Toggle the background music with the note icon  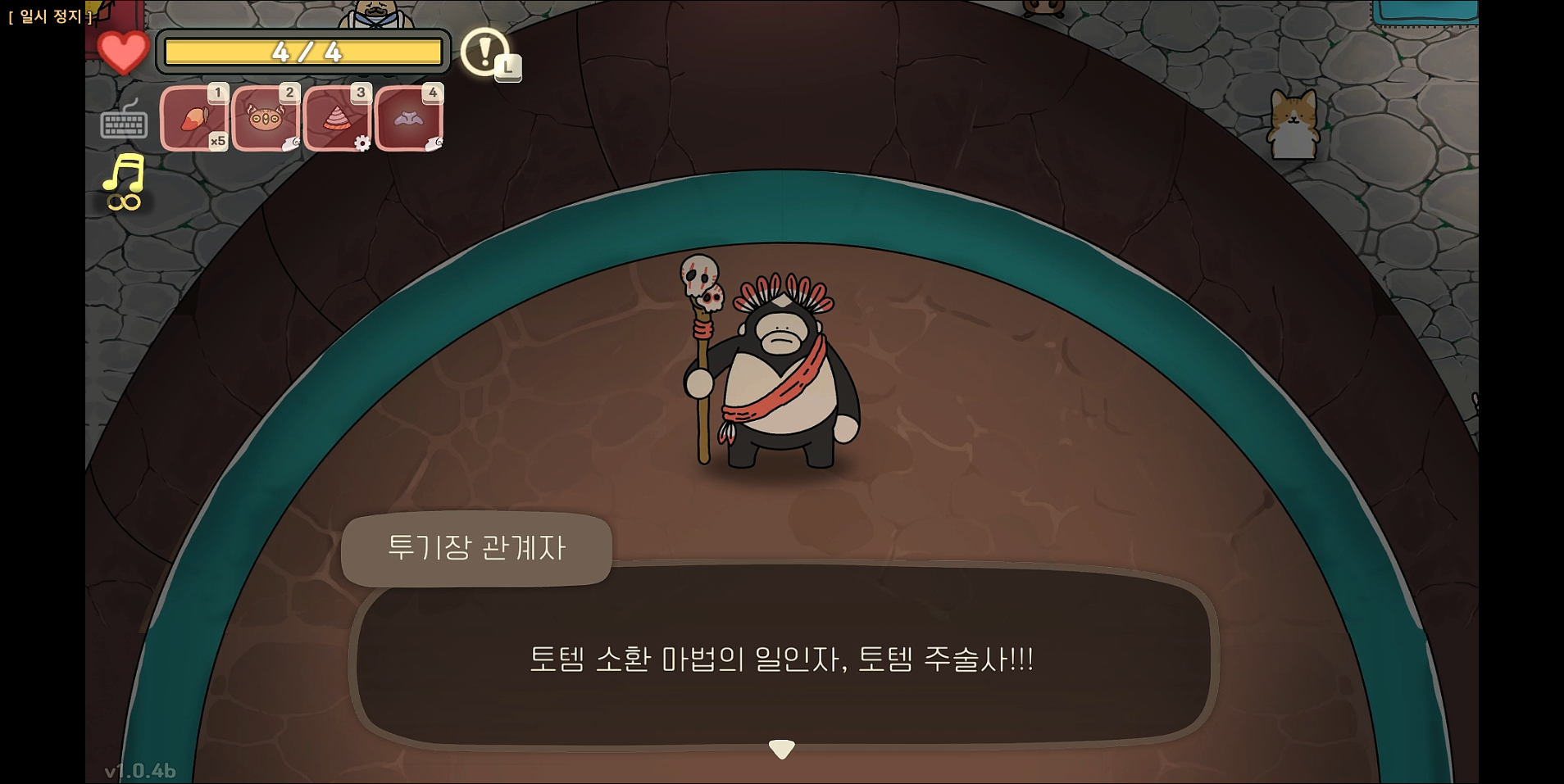coord(125,173)
